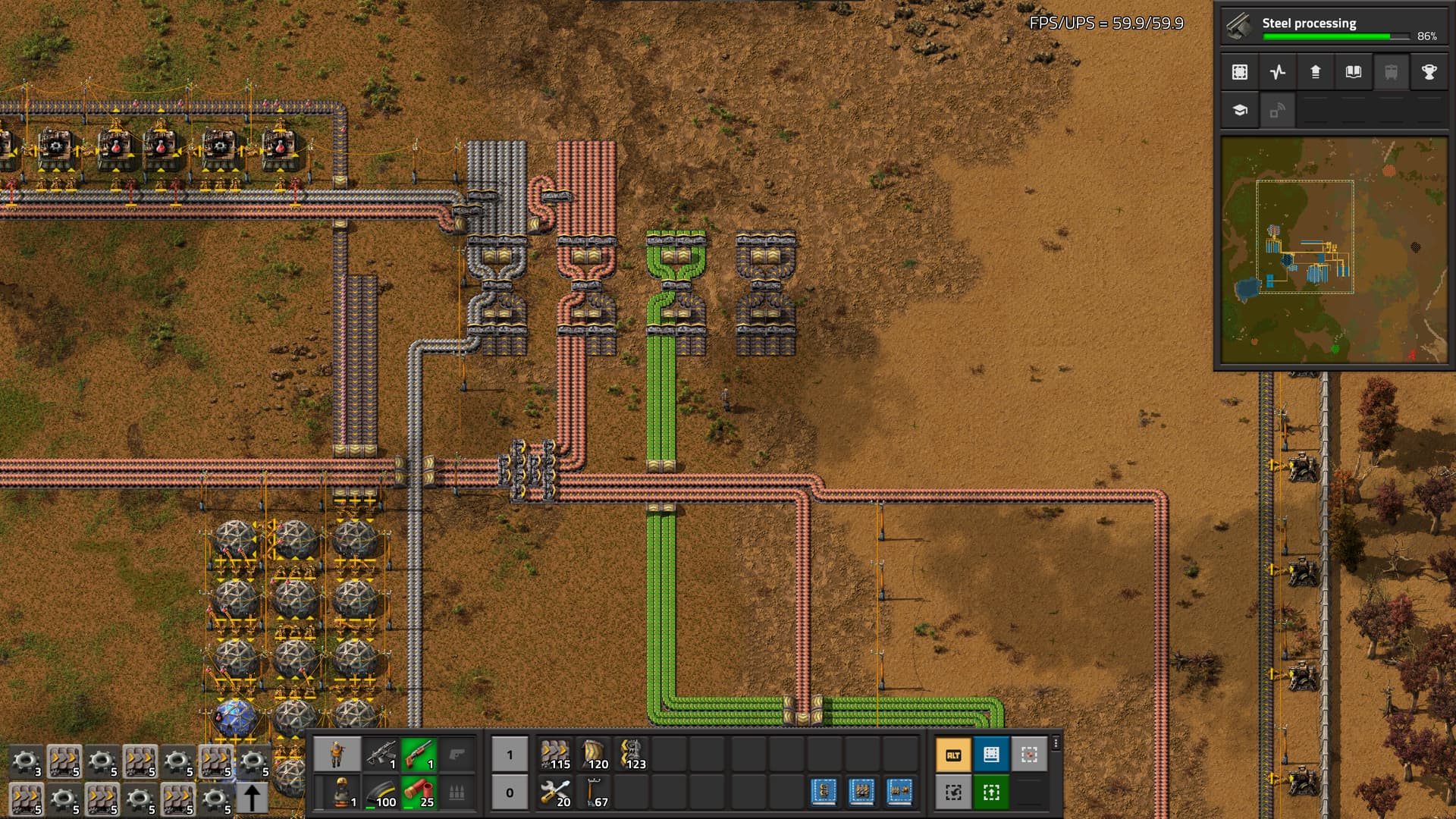Open the tips graduation cap icon
1456x819 pixels.
(x=1240, y=110)
